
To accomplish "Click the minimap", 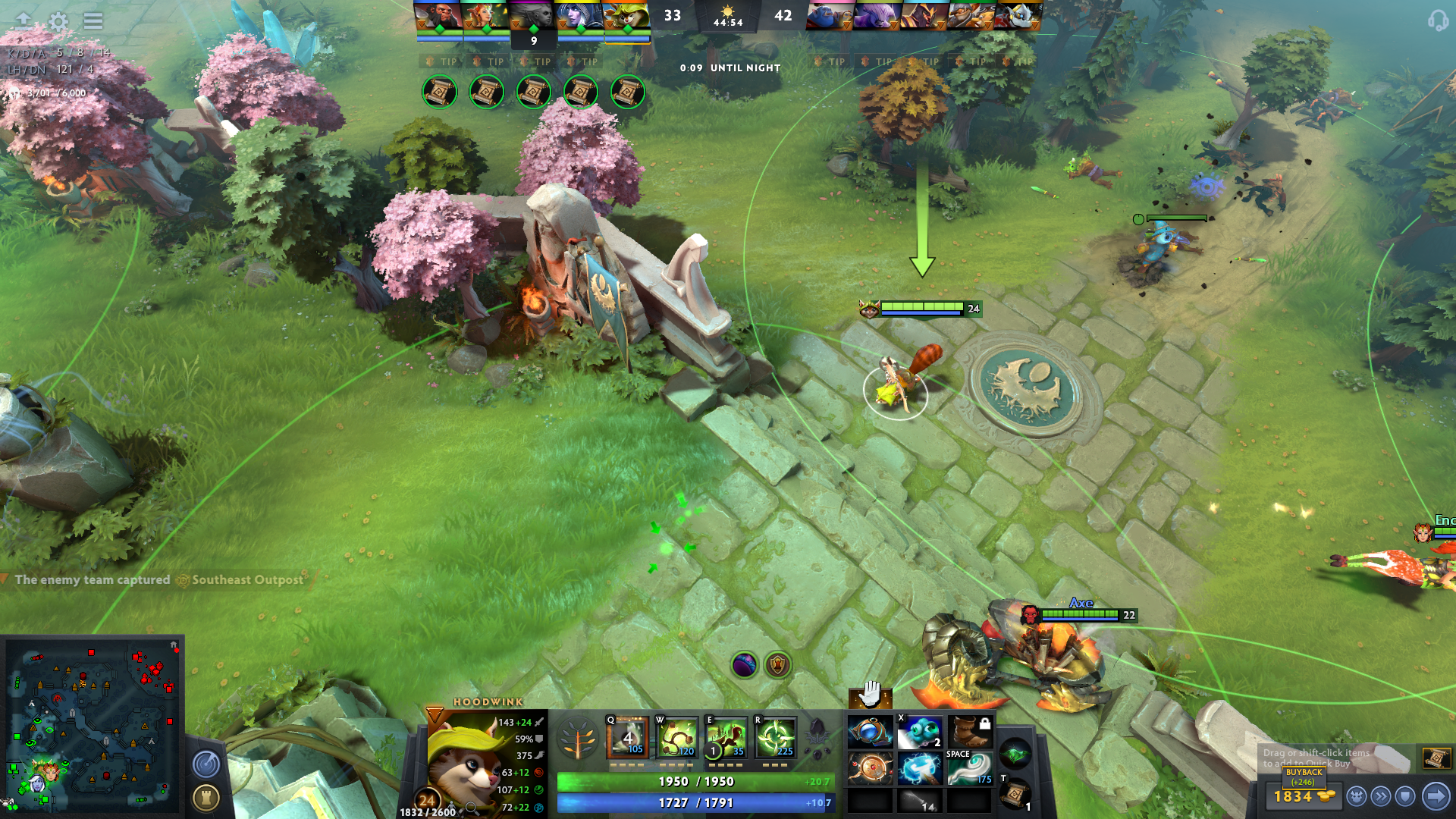I will pos(93,724).
